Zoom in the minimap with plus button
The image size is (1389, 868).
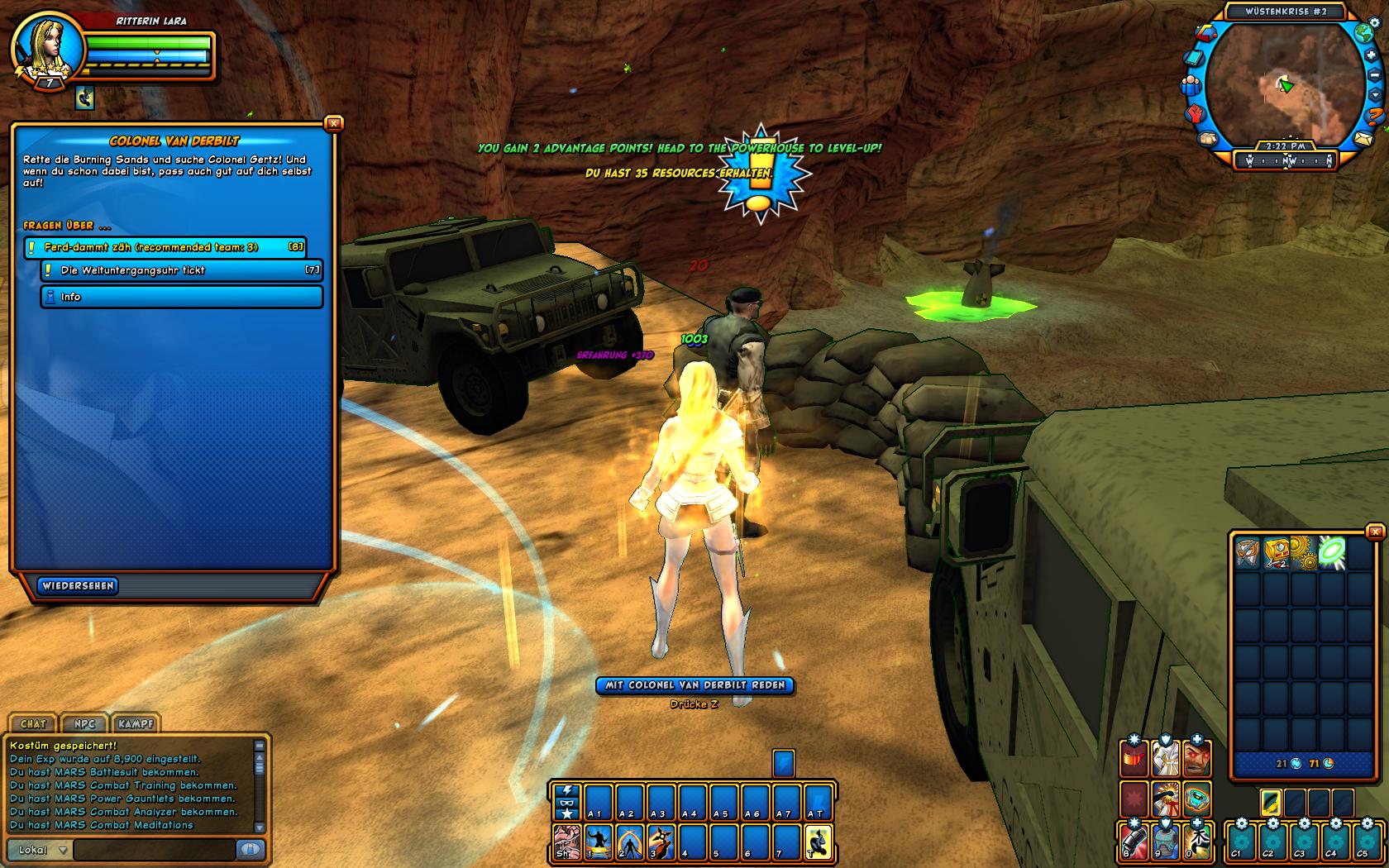pos(1371,55)
